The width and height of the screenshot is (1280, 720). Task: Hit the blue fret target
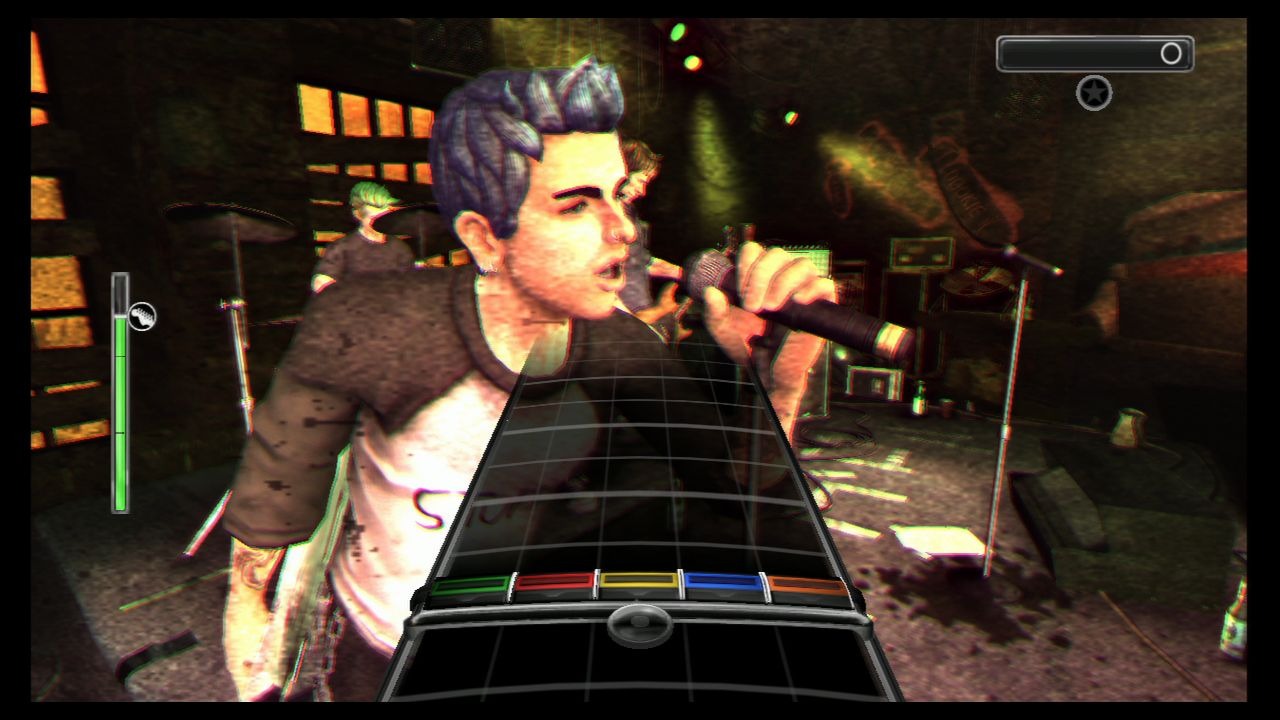click(x=723, y=586)
